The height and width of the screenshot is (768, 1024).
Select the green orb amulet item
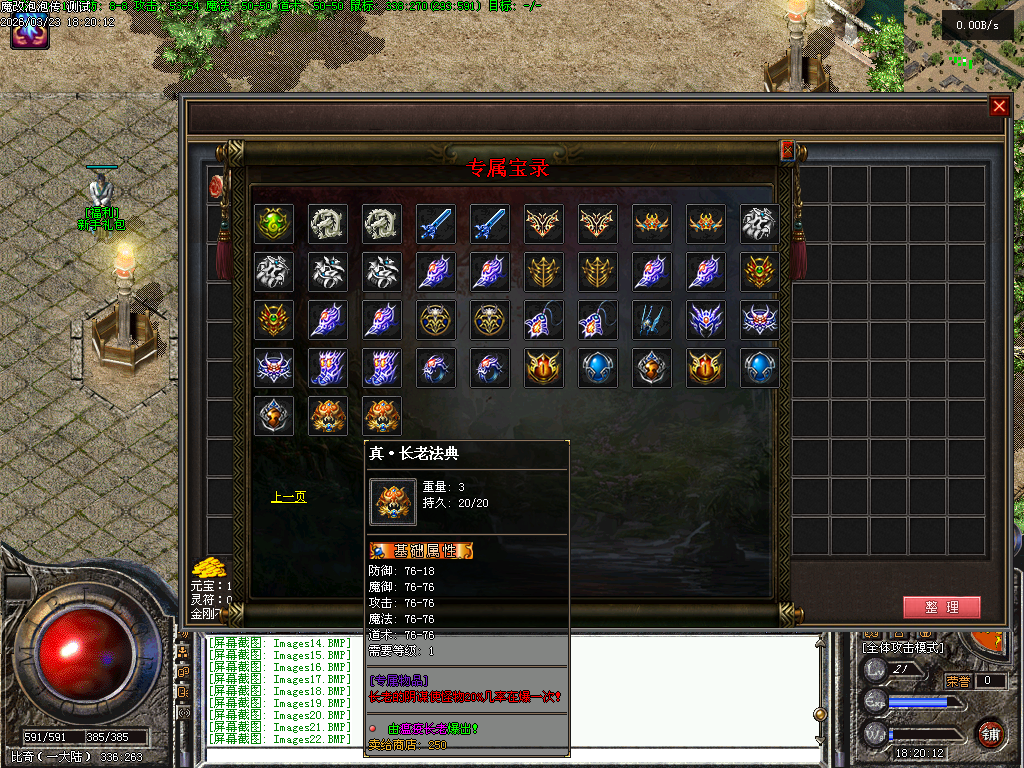(273, 225)
